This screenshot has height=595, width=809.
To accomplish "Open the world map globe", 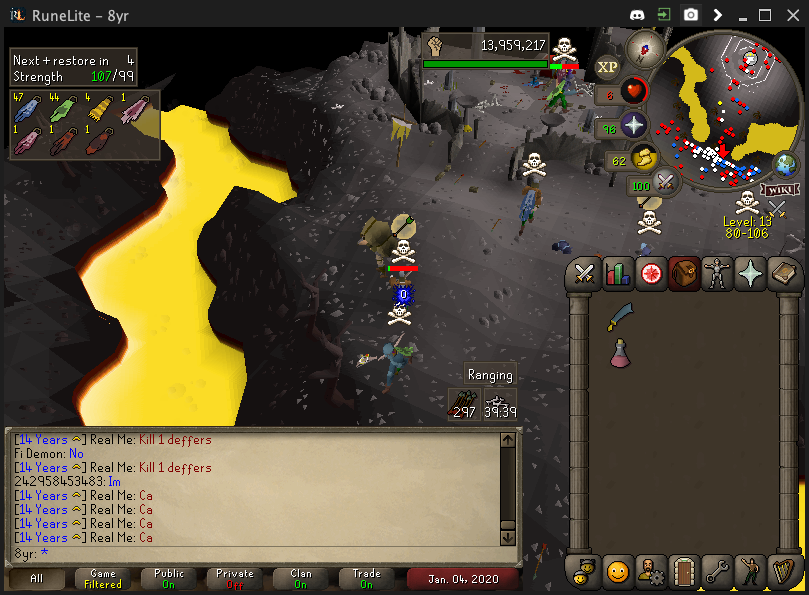I will (787, 165).
